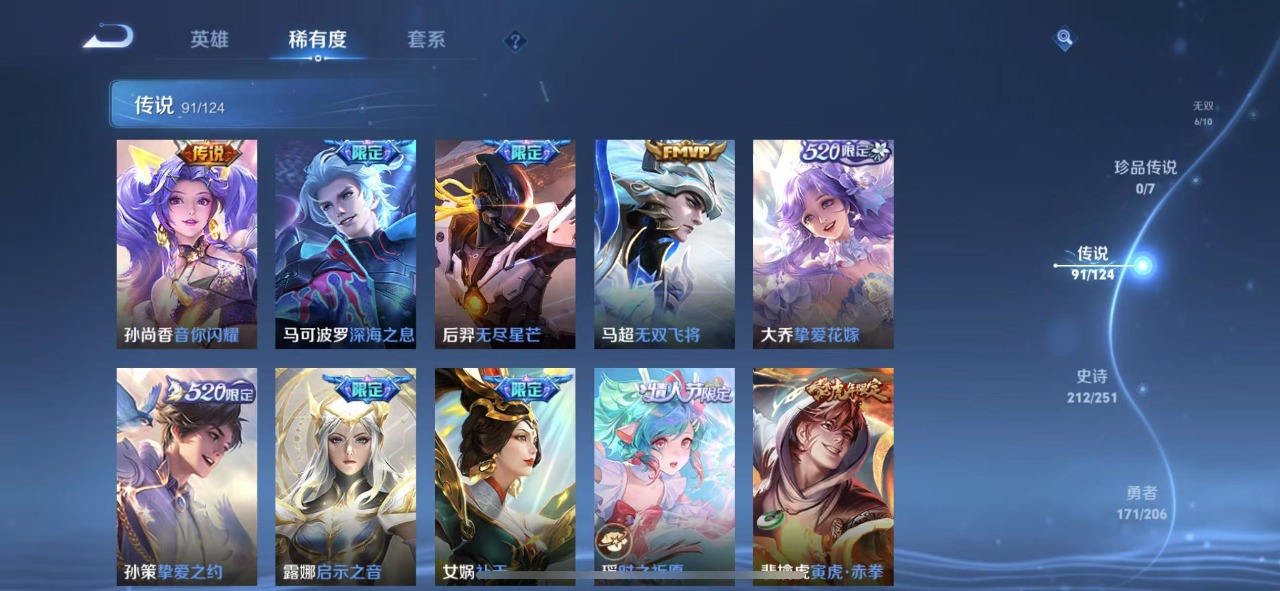View the 女娲 skin card
This screenshot has height=591, width=1280.
click(505, 475)
